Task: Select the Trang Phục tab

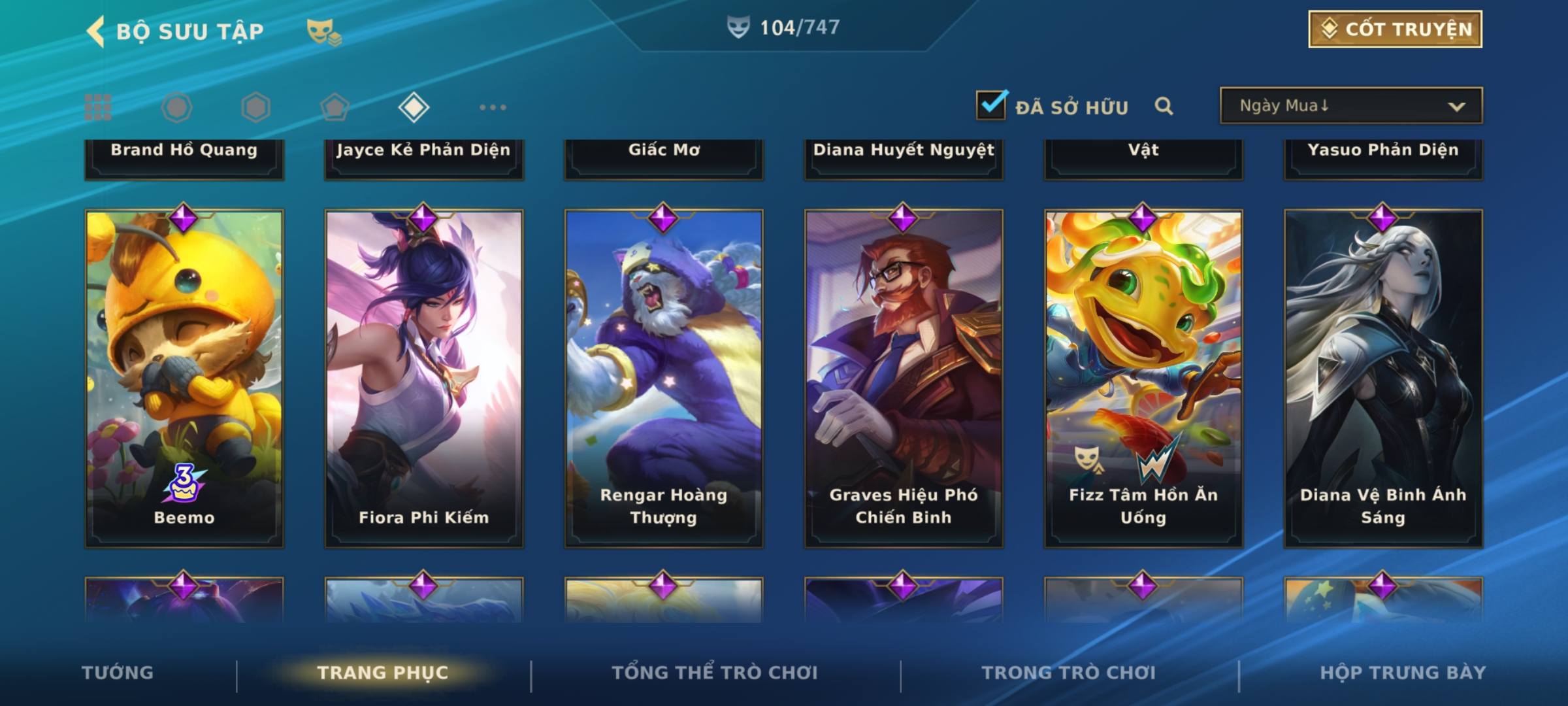Action: click(x=383, y=673)
